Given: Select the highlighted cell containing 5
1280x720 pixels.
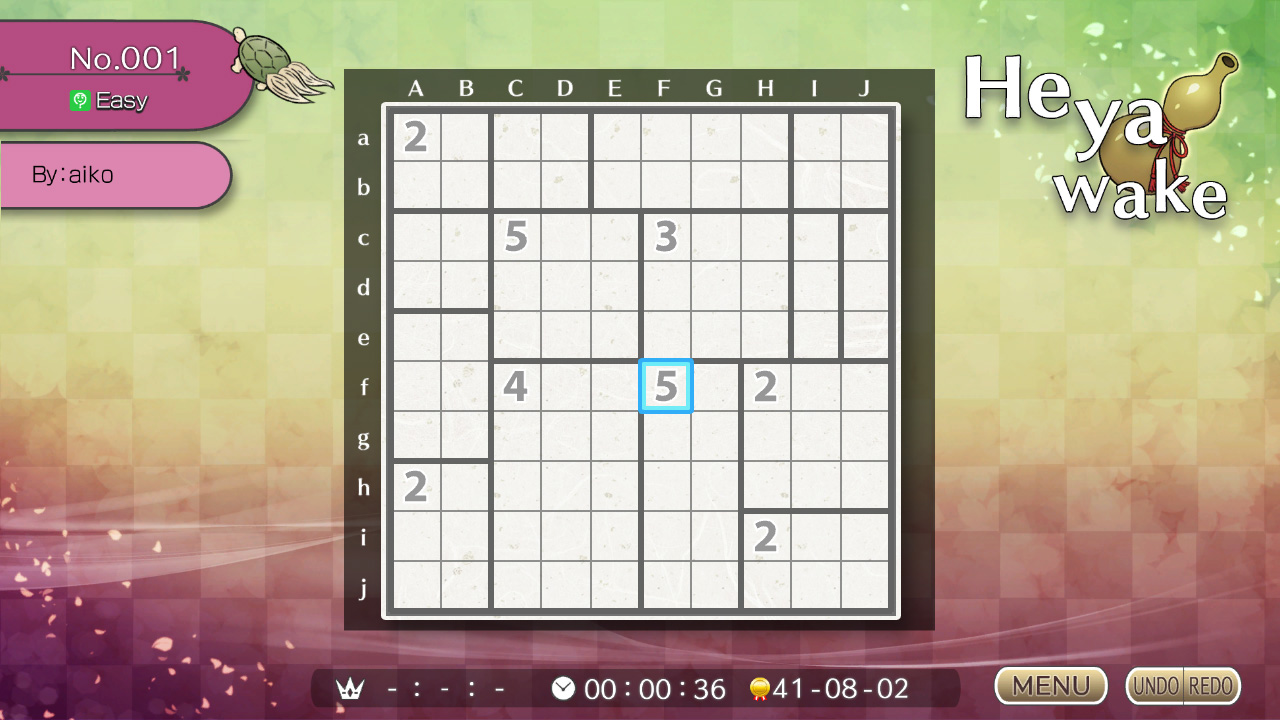Looking at the screenshot, I should [665, 387].
